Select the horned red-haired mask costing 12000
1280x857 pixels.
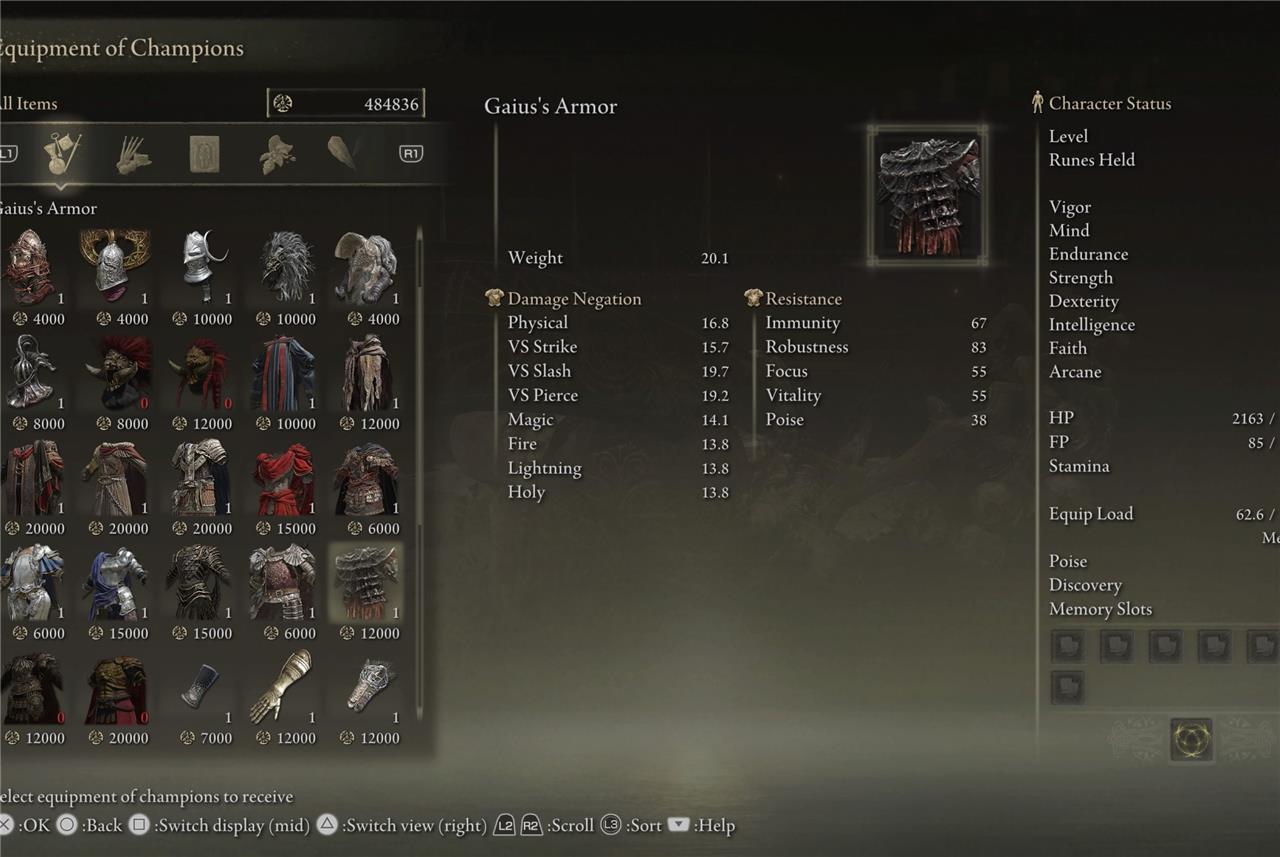[x=200, y=373]
